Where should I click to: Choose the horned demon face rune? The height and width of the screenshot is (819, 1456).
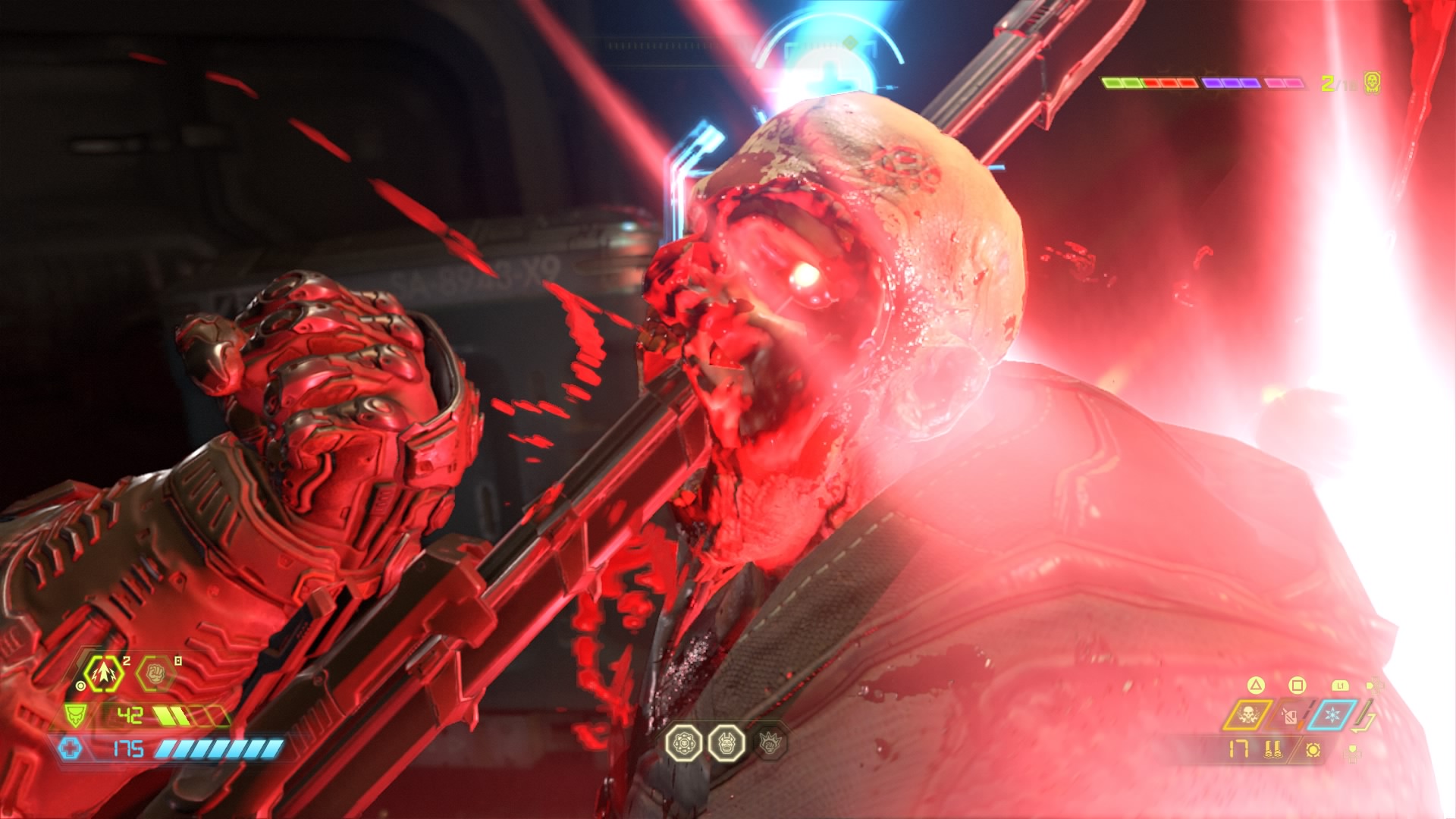click(726, 743)
